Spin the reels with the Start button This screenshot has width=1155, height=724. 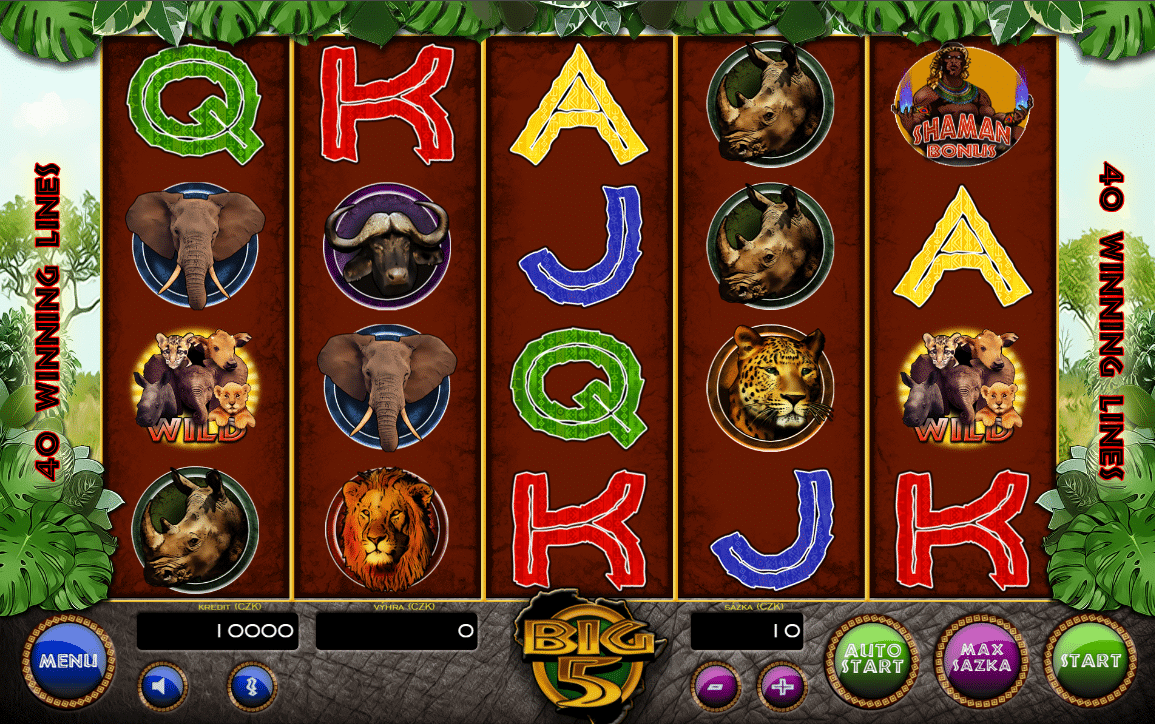pyautogui.click(x=1090, y=659)
